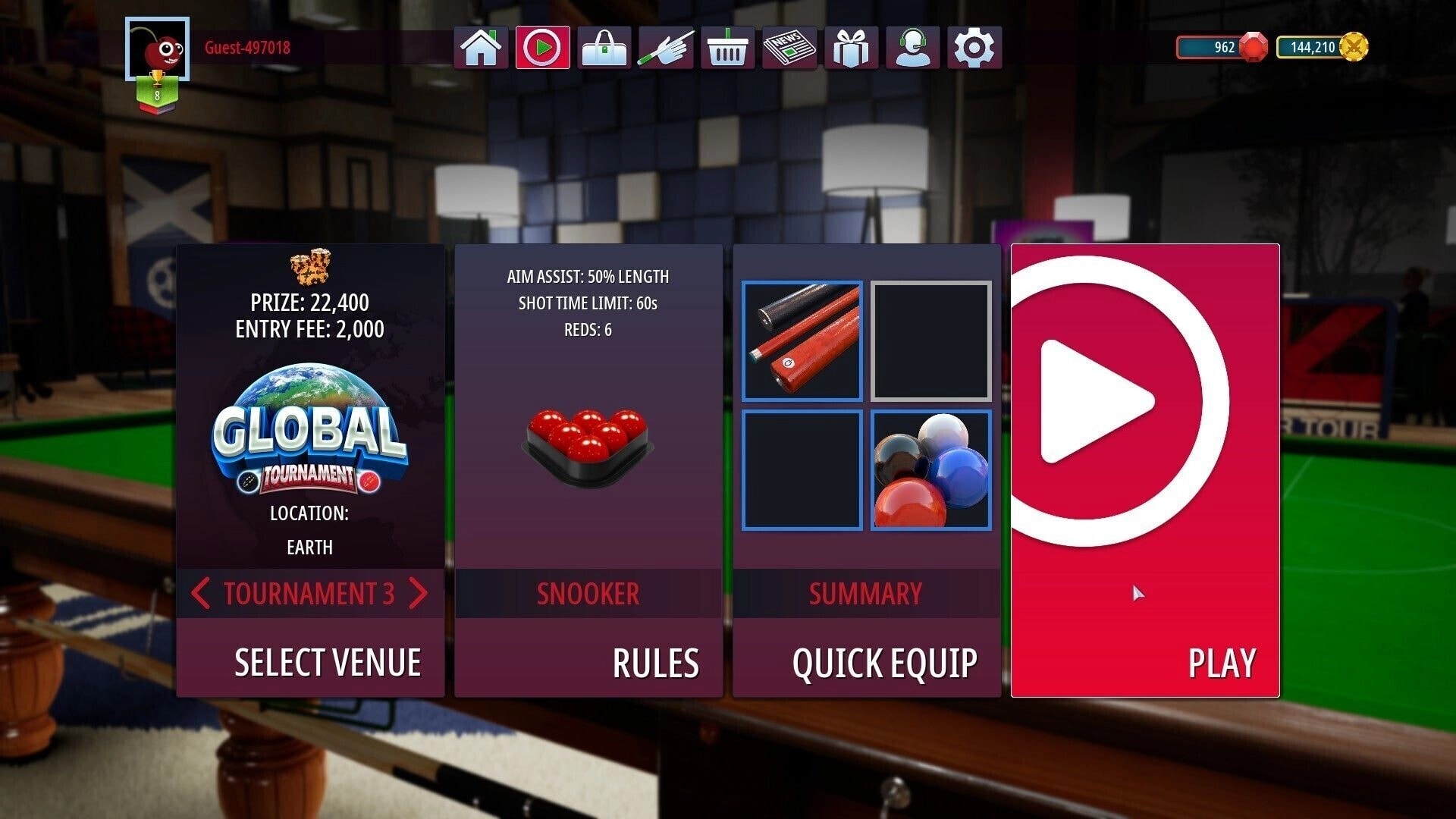The width and height of the screenshot is (1456, 819).
Task: Go to next tournament with right arrow
Action: tap(418, 595)
